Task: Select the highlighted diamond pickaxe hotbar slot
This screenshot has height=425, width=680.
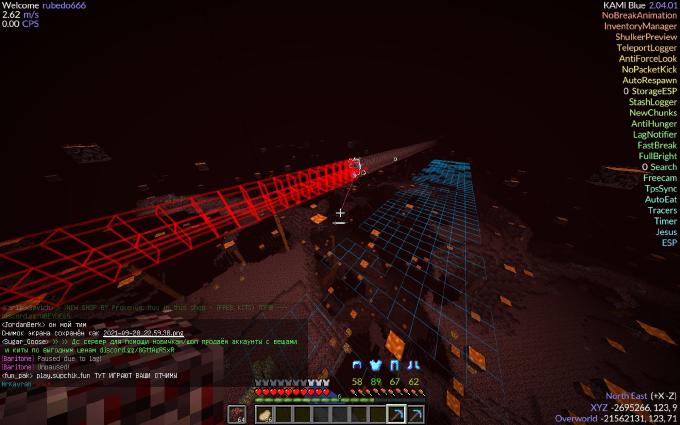Action: [x=396, y=414]
